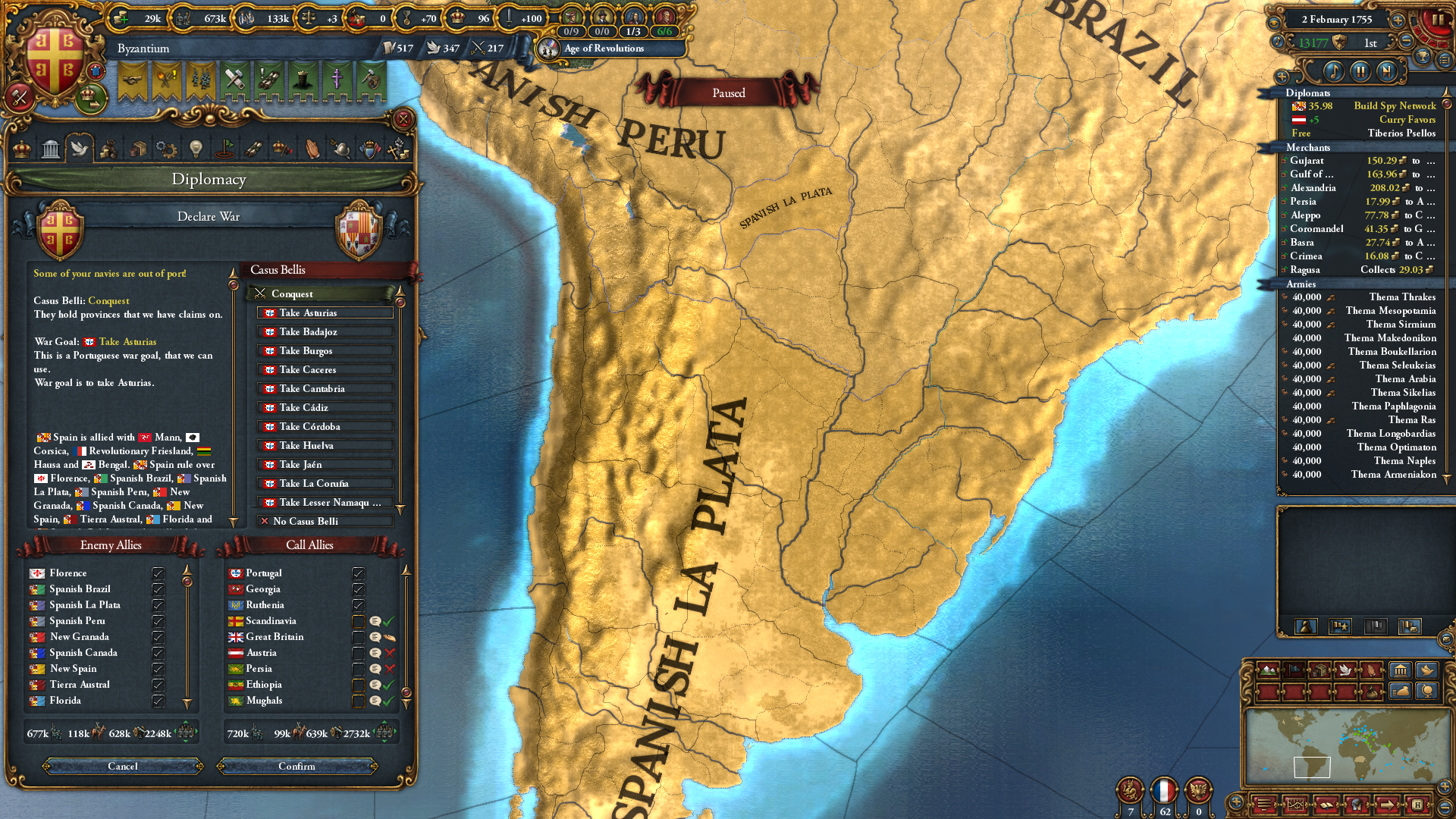Image resolution: width=1456 pixels, height=819 pixels.
Task: Switch to the Diplomacy tab with the dove icon
Action: [79, 149]
